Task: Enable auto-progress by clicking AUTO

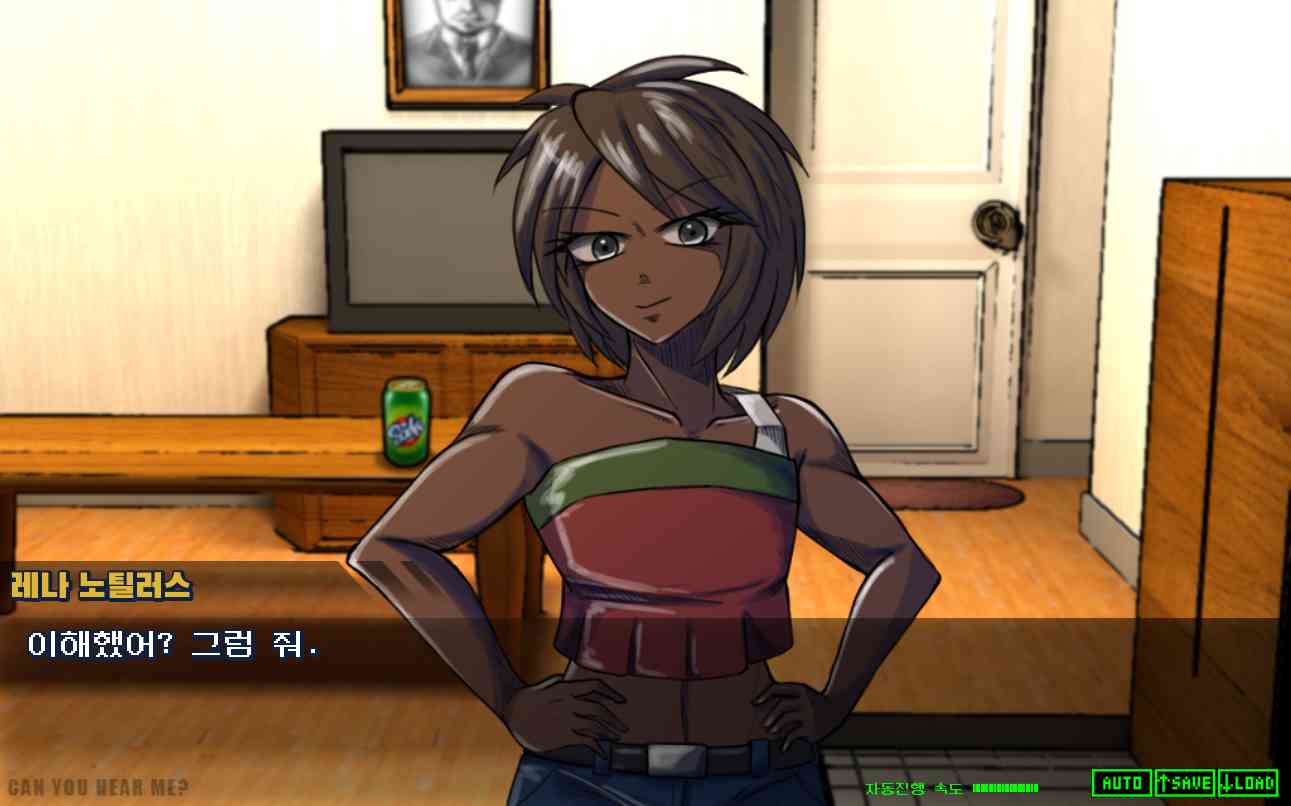Action: click(1121, 781)
